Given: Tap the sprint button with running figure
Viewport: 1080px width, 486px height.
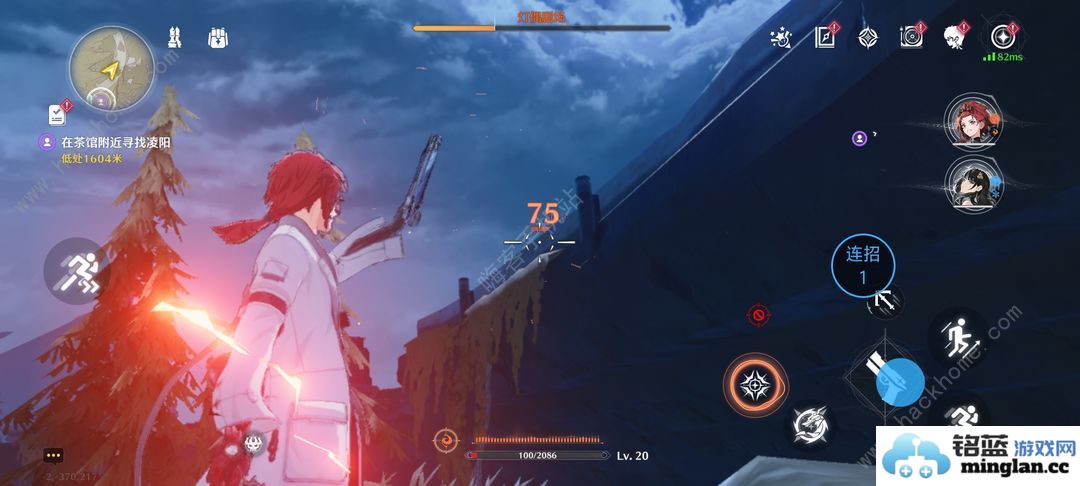Looking at the screenshot, I should 77,271.
